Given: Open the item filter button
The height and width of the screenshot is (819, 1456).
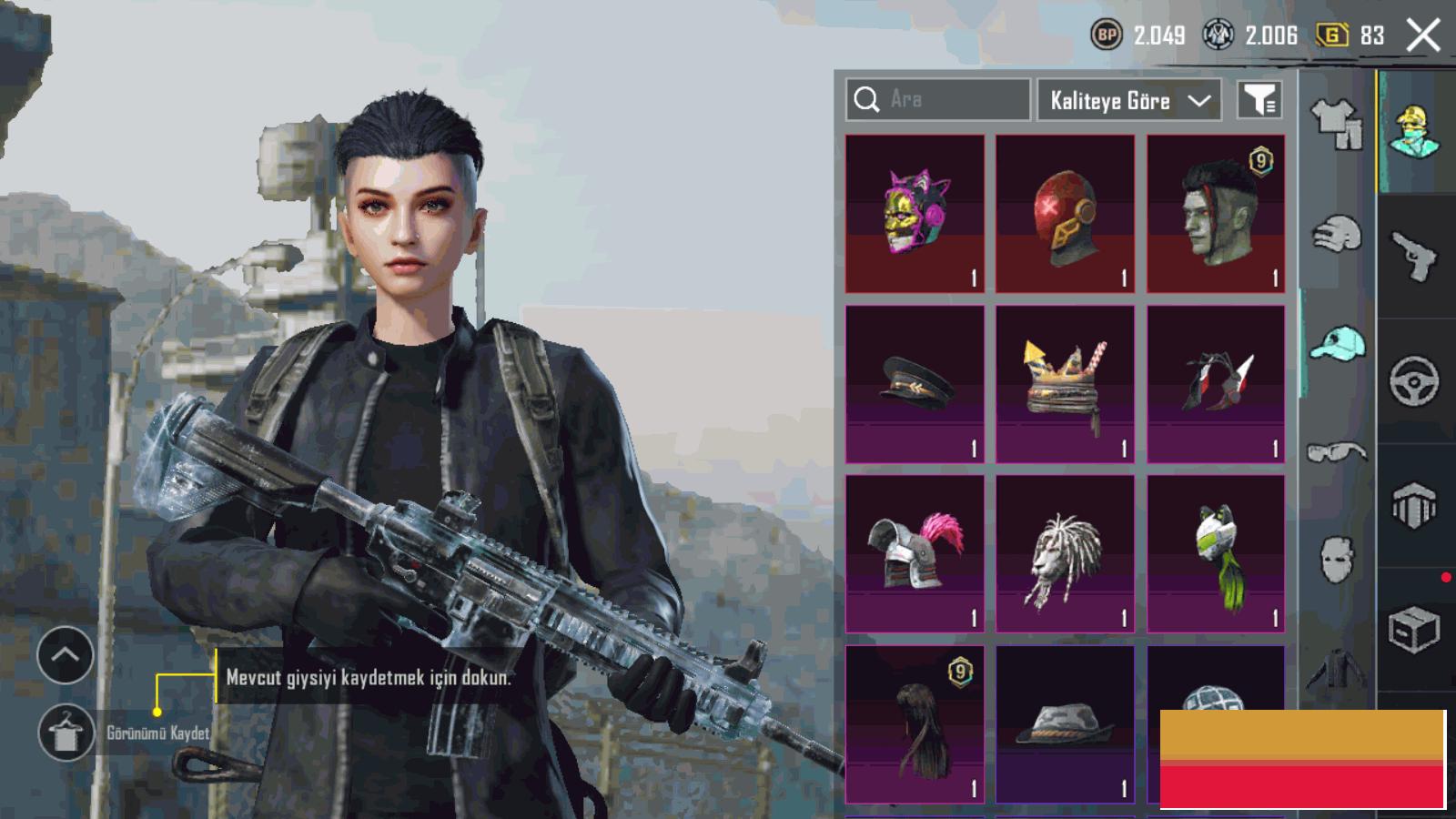Looking at the screenshot, I should tap(1259, 100).
